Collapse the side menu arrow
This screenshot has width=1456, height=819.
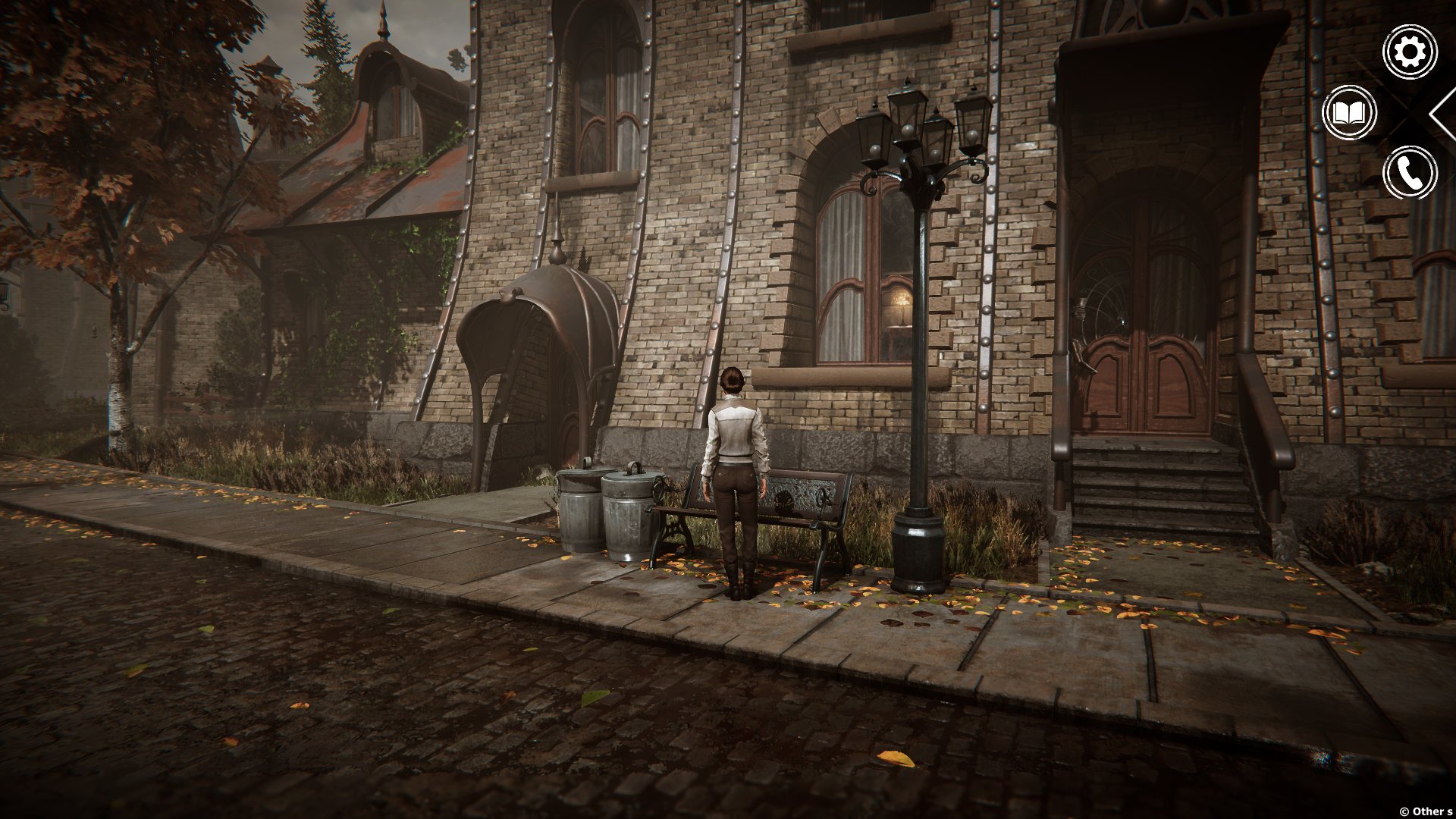tap(1442, 114)
